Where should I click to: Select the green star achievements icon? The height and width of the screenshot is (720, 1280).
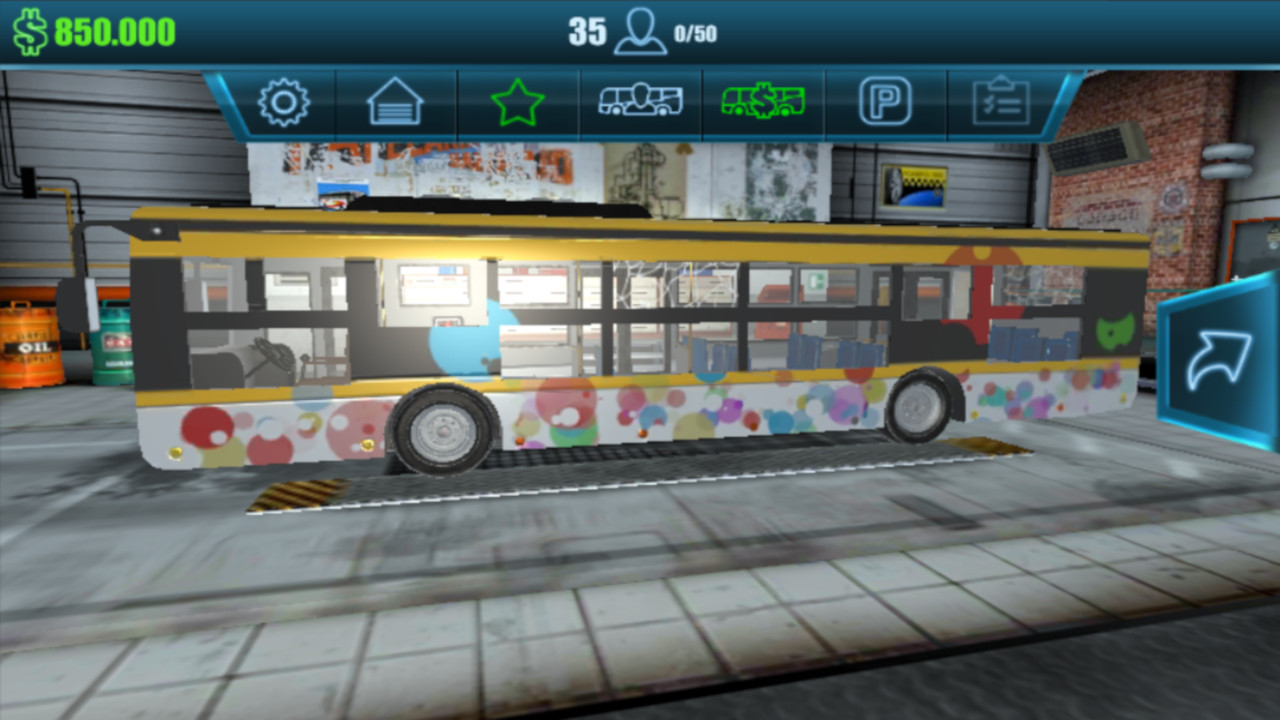(518, 101)
